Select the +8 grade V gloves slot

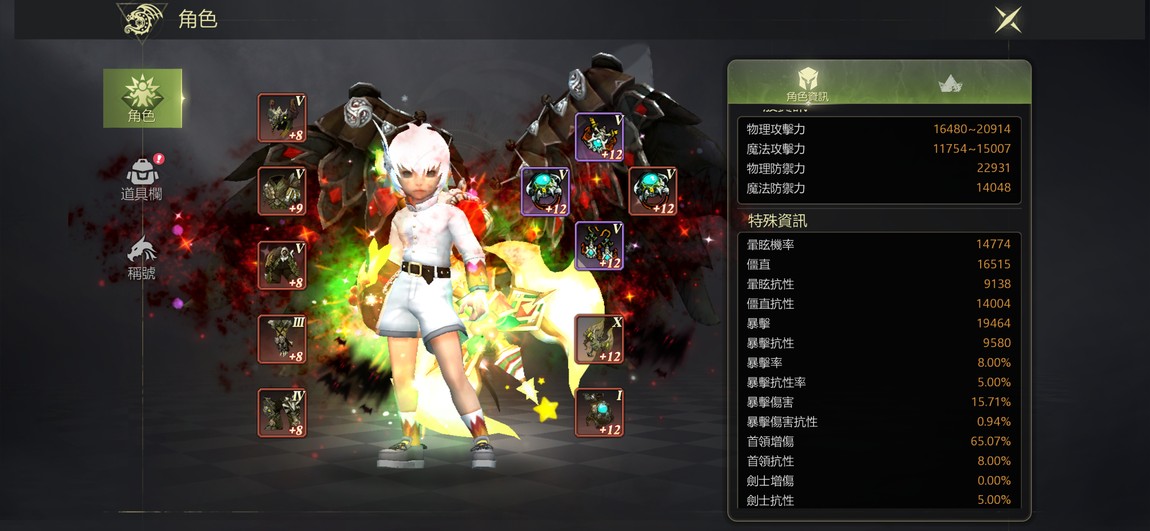tap(282, 265)
